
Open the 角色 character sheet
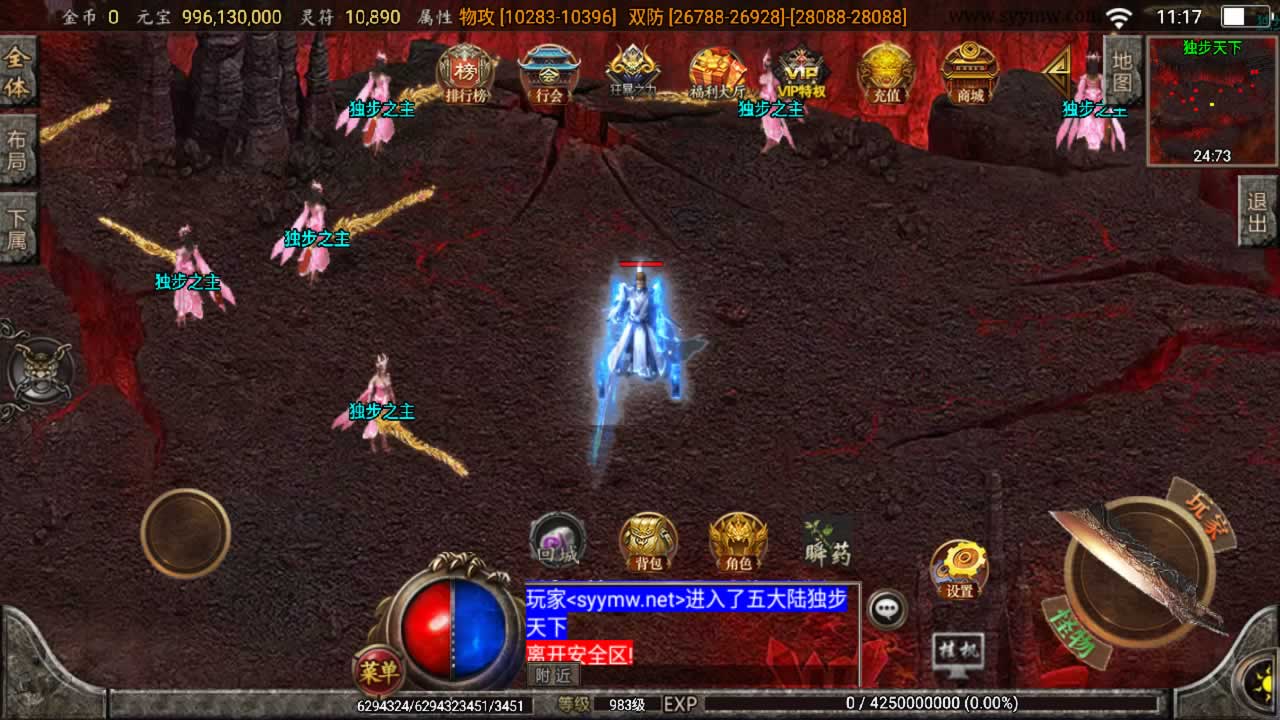pyautogui.click(x=738, y=543)
